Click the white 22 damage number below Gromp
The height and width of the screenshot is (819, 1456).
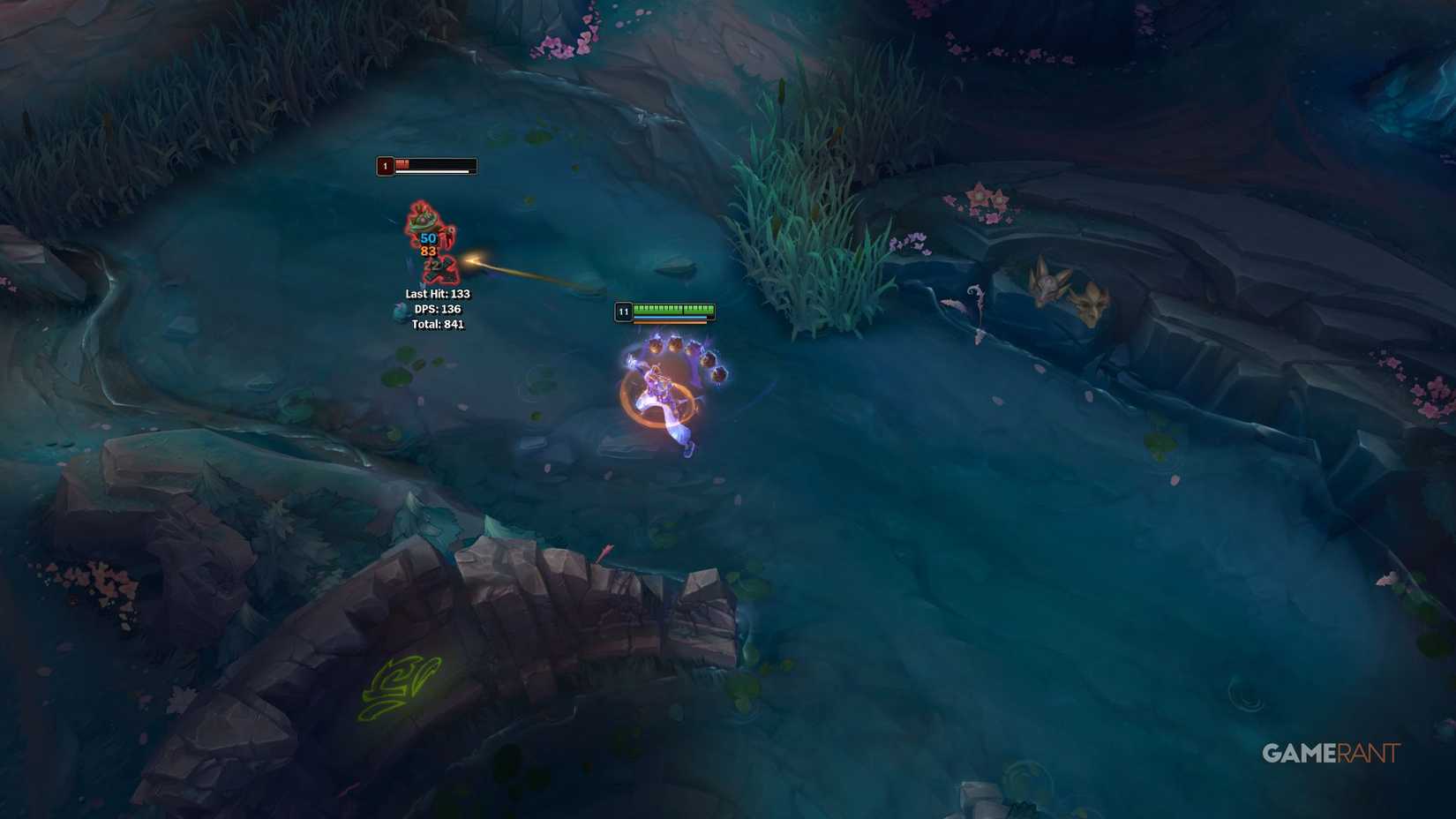432,267
